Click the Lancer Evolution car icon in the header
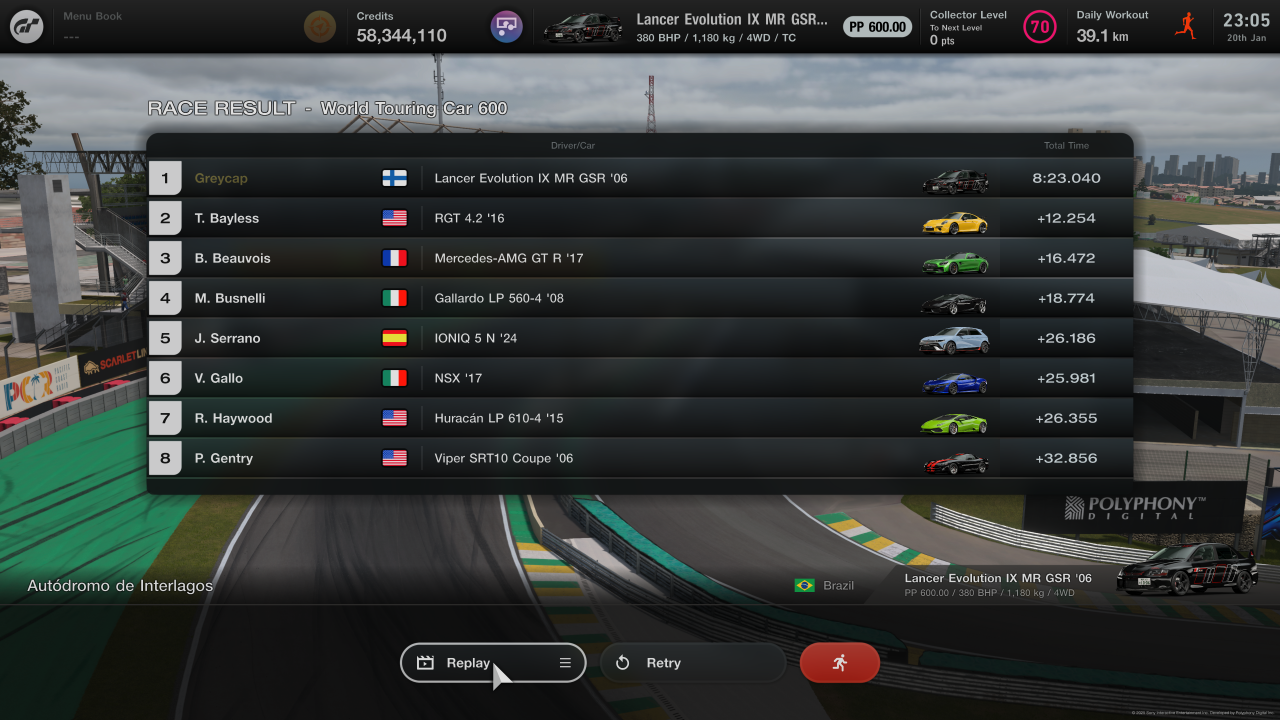Viewport: 1280px width, 720px height. point(583,26)
